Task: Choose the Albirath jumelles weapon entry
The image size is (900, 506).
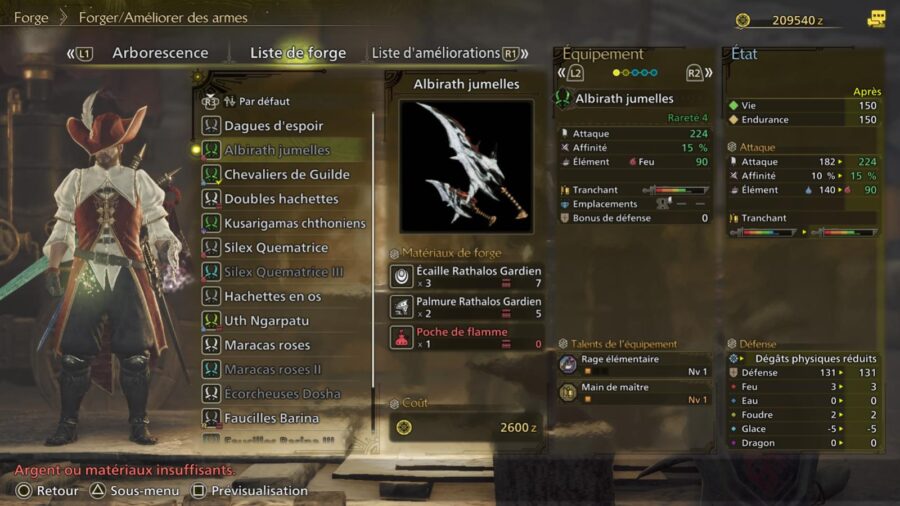Action: click(277, 150)
